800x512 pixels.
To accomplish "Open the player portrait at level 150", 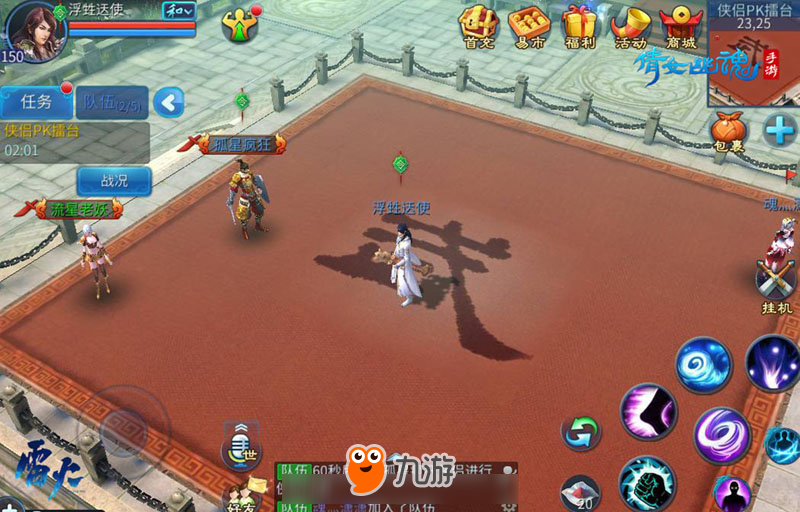I will click(34, 30).
